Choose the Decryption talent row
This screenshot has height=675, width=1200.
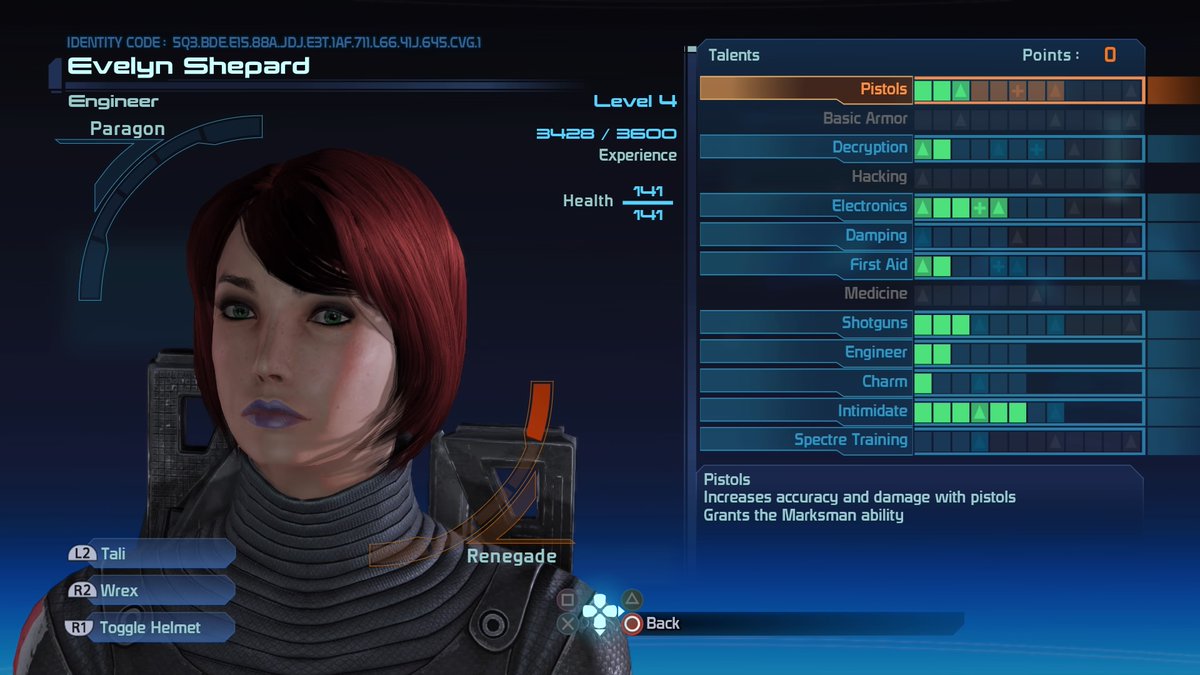click(869, 148)
